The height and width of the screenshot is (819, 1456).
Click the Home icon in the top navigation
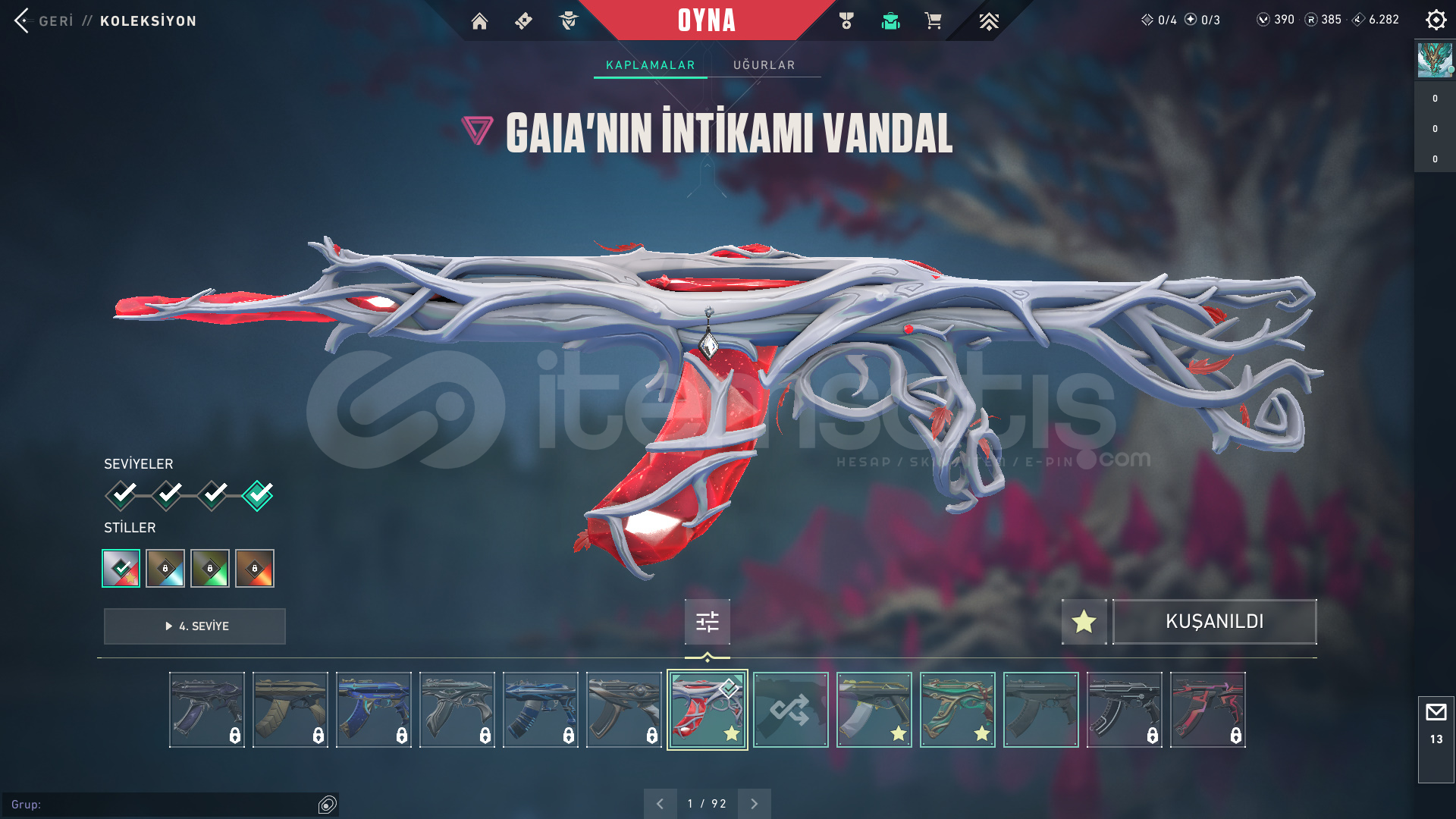click(x=480, y=21)
